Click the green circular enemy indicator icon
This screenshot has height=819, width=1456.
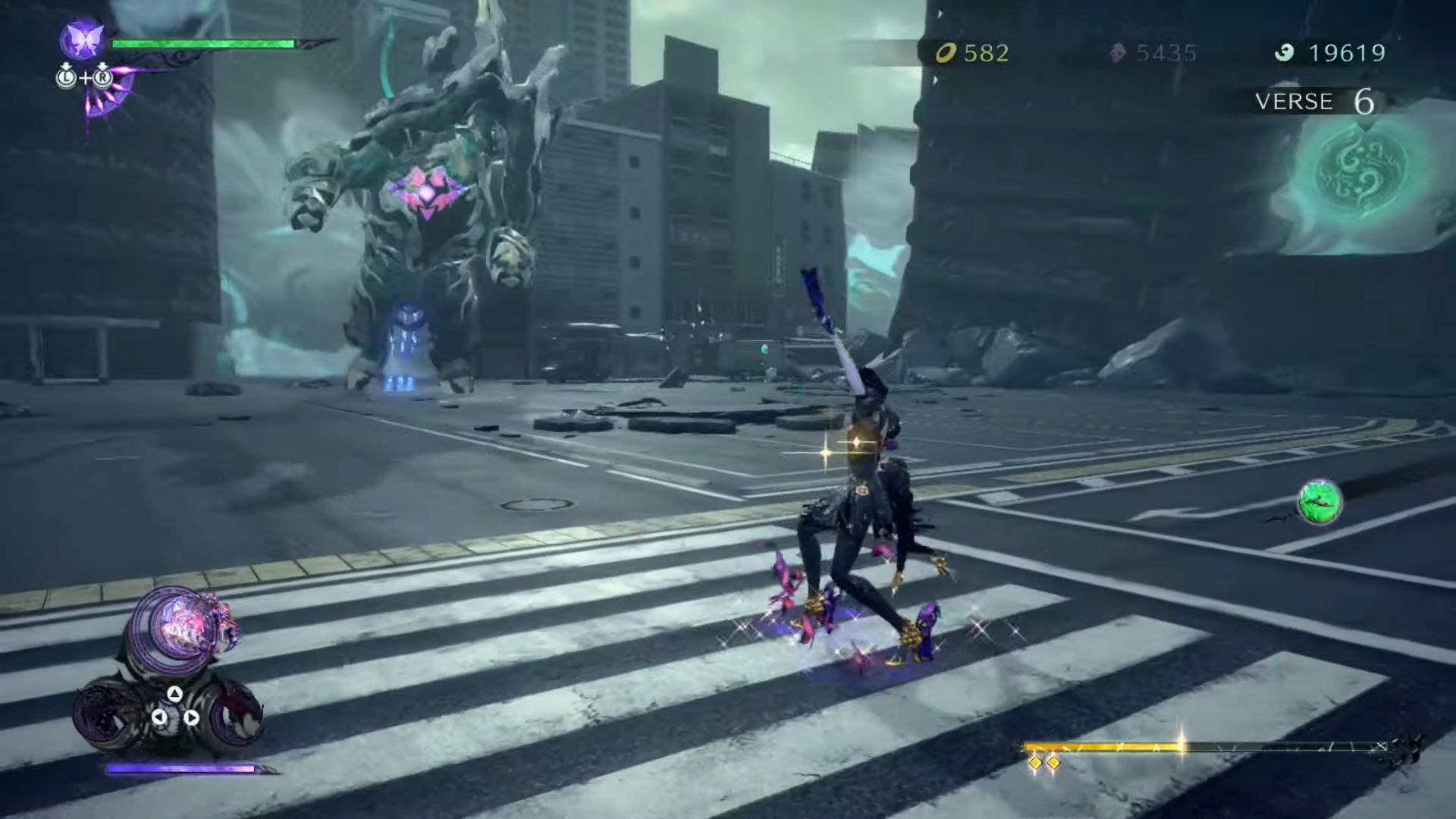(1319, 502)
